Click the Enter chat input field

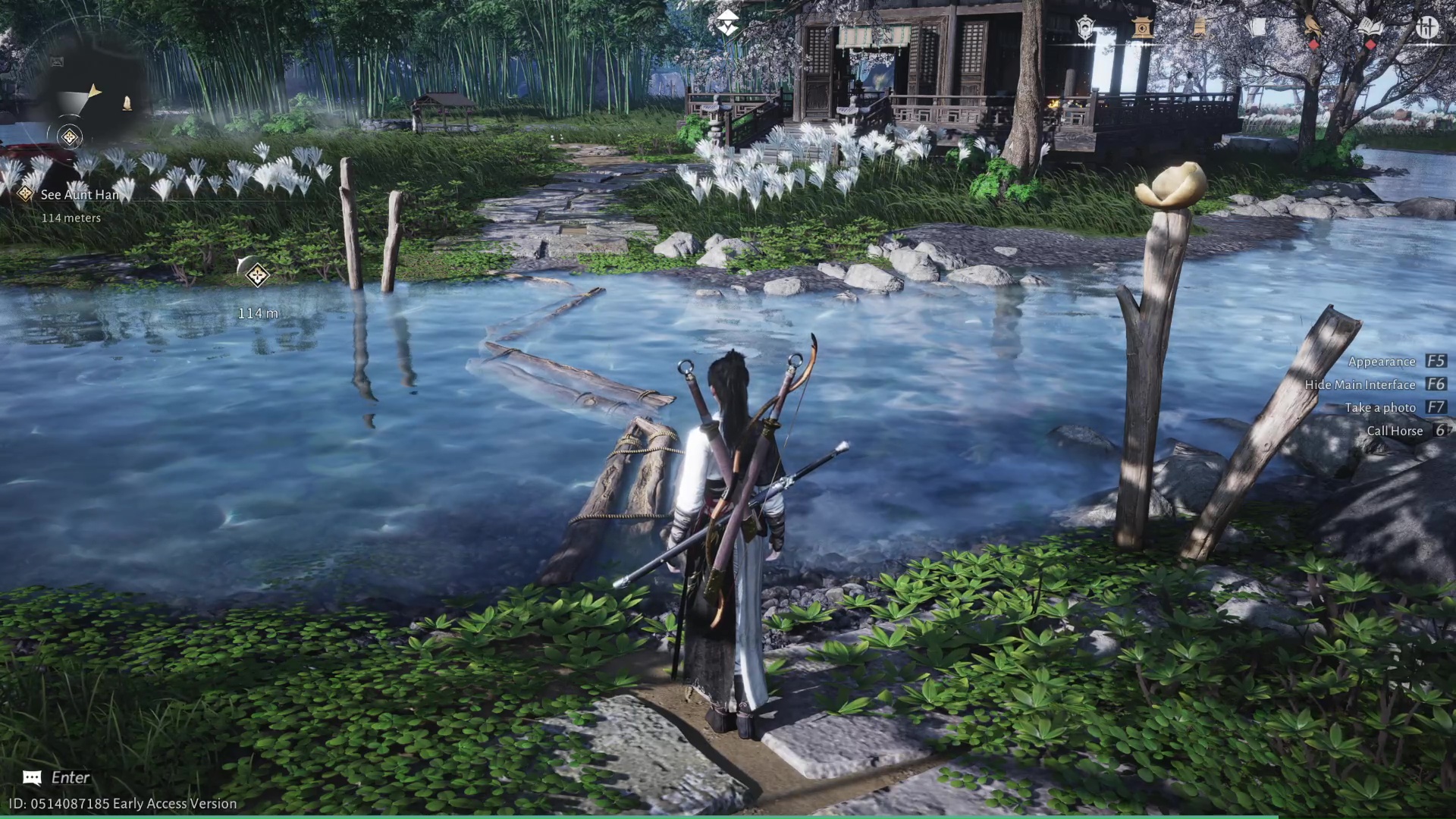tap(71, 777)
